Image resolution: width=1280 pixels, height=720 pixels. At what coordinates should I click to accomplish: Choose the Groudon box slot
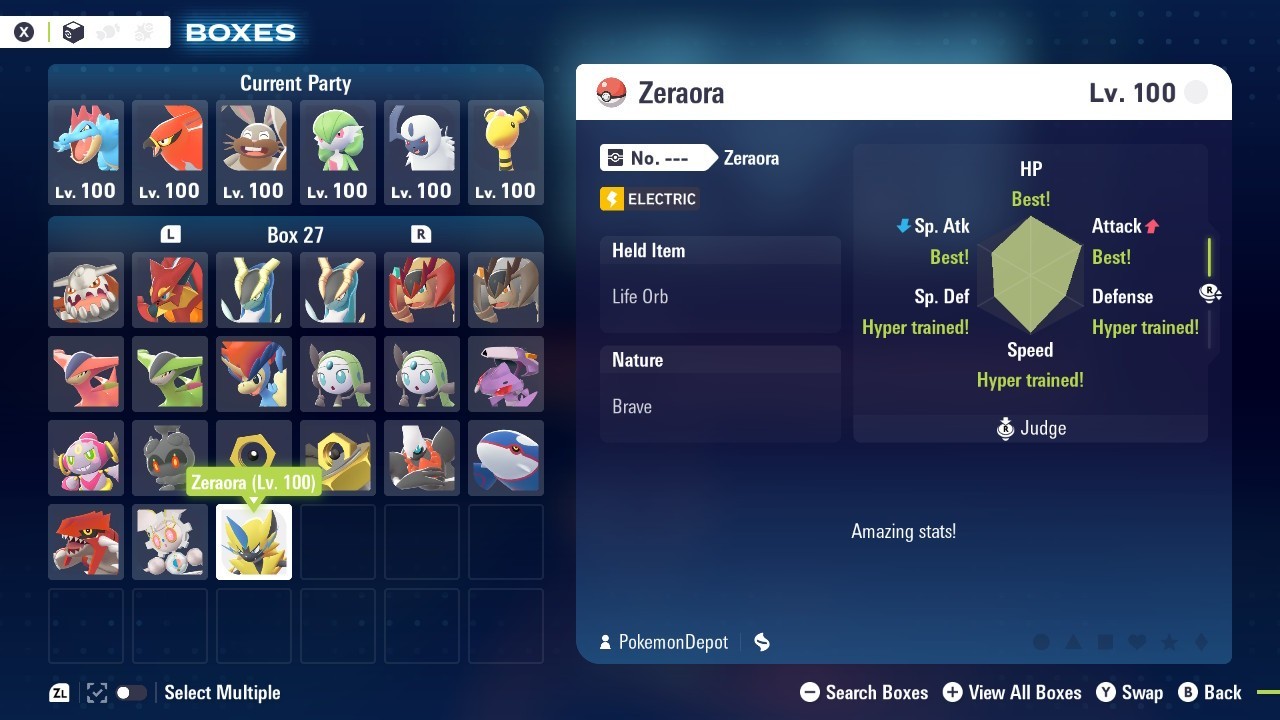tap(86, 542)
